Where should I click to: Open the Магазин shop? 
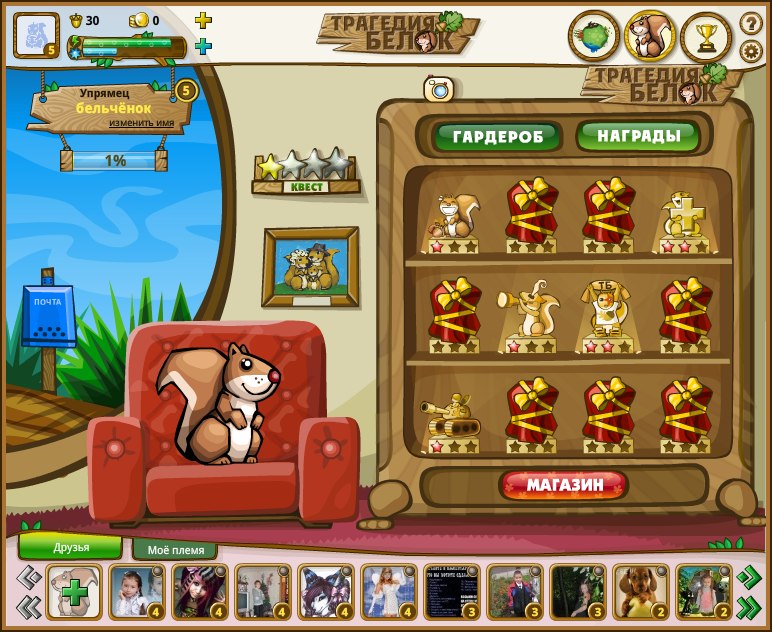click(564, 486)
